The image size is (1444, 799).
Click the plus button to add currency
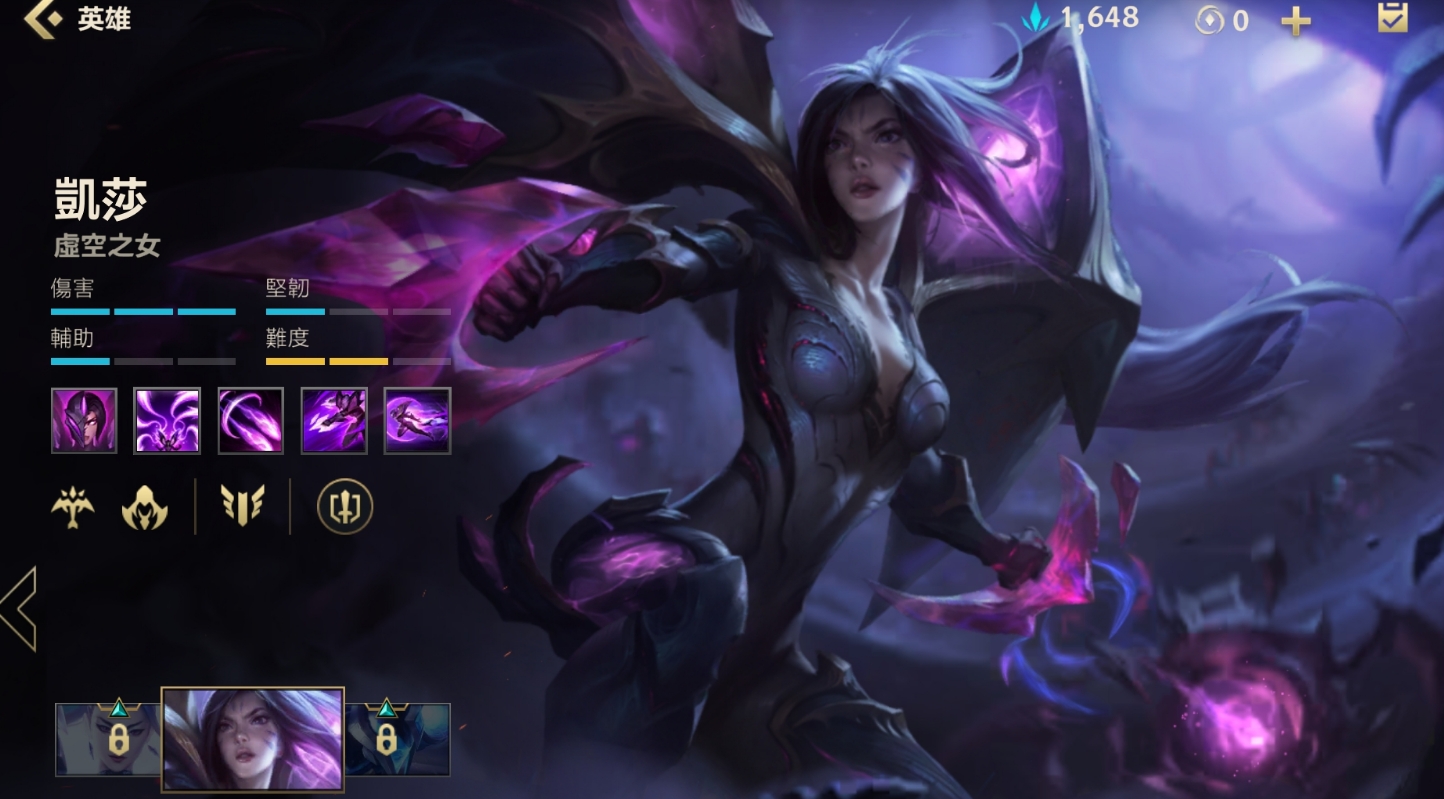pyautogui.click(x=1296, y=21)
